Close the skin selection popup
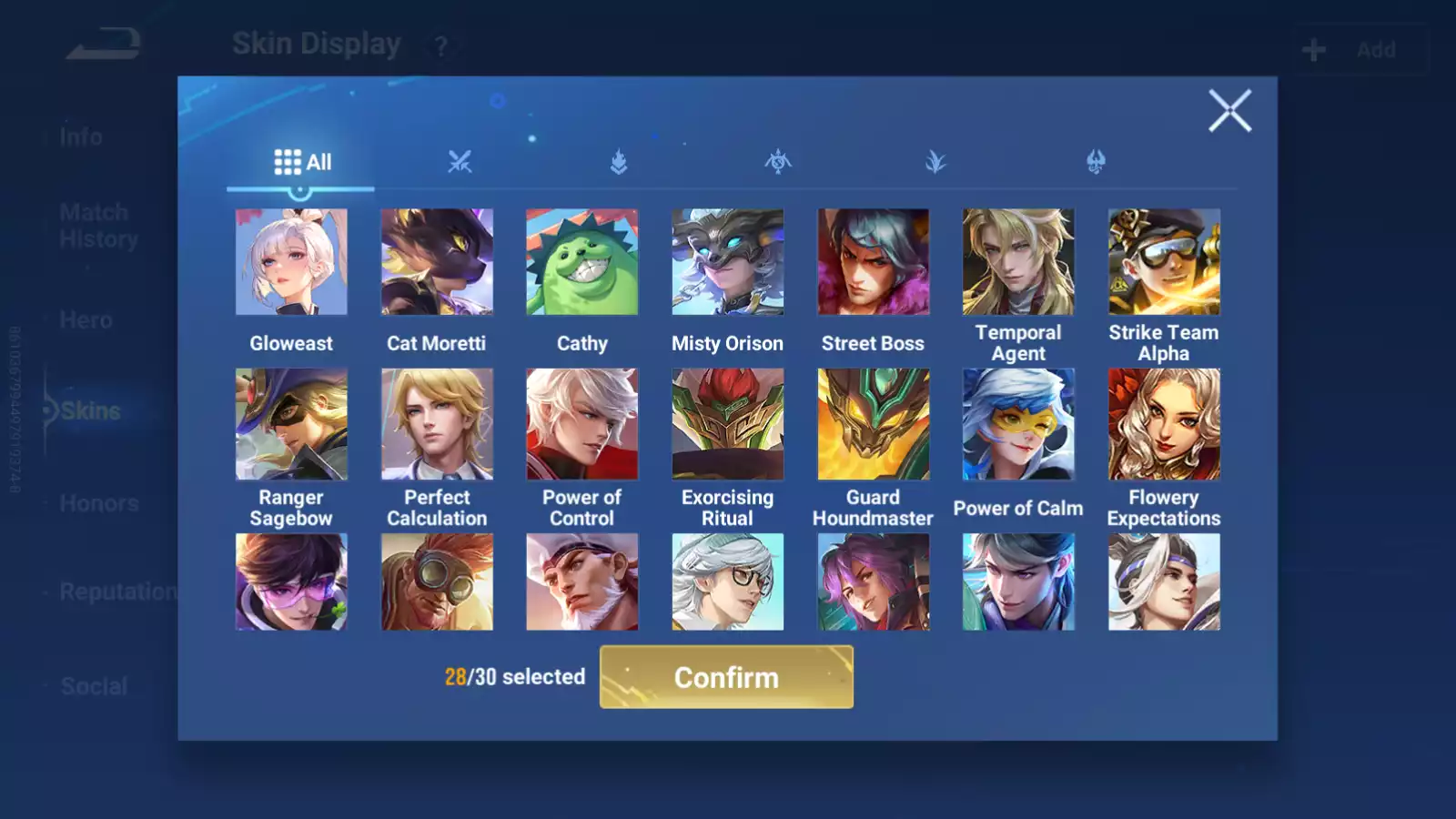The image size is (1456, 819). tap(1229, 111)
